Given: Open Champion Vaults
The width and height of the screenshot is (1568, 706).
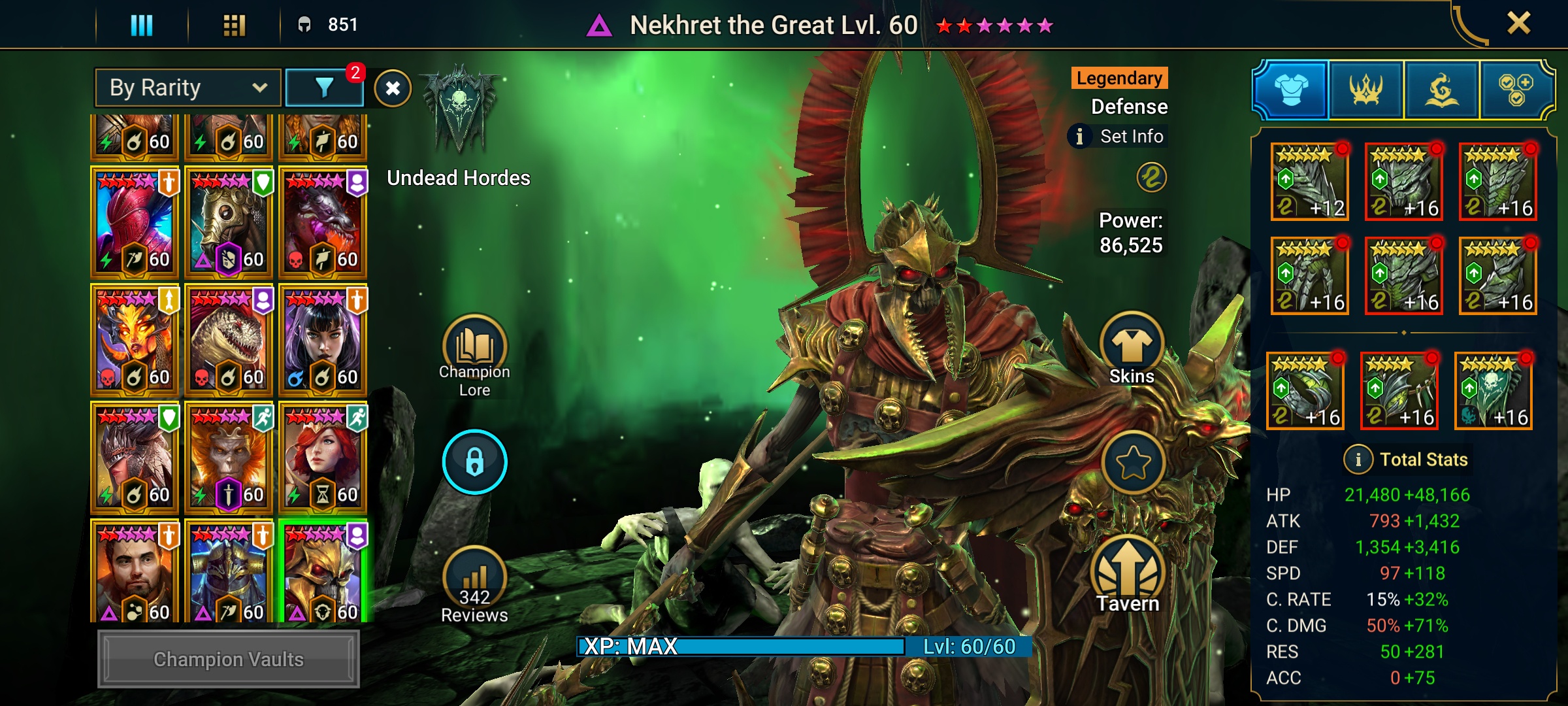Looking at the screenshot, I should (x=228, y=659).
